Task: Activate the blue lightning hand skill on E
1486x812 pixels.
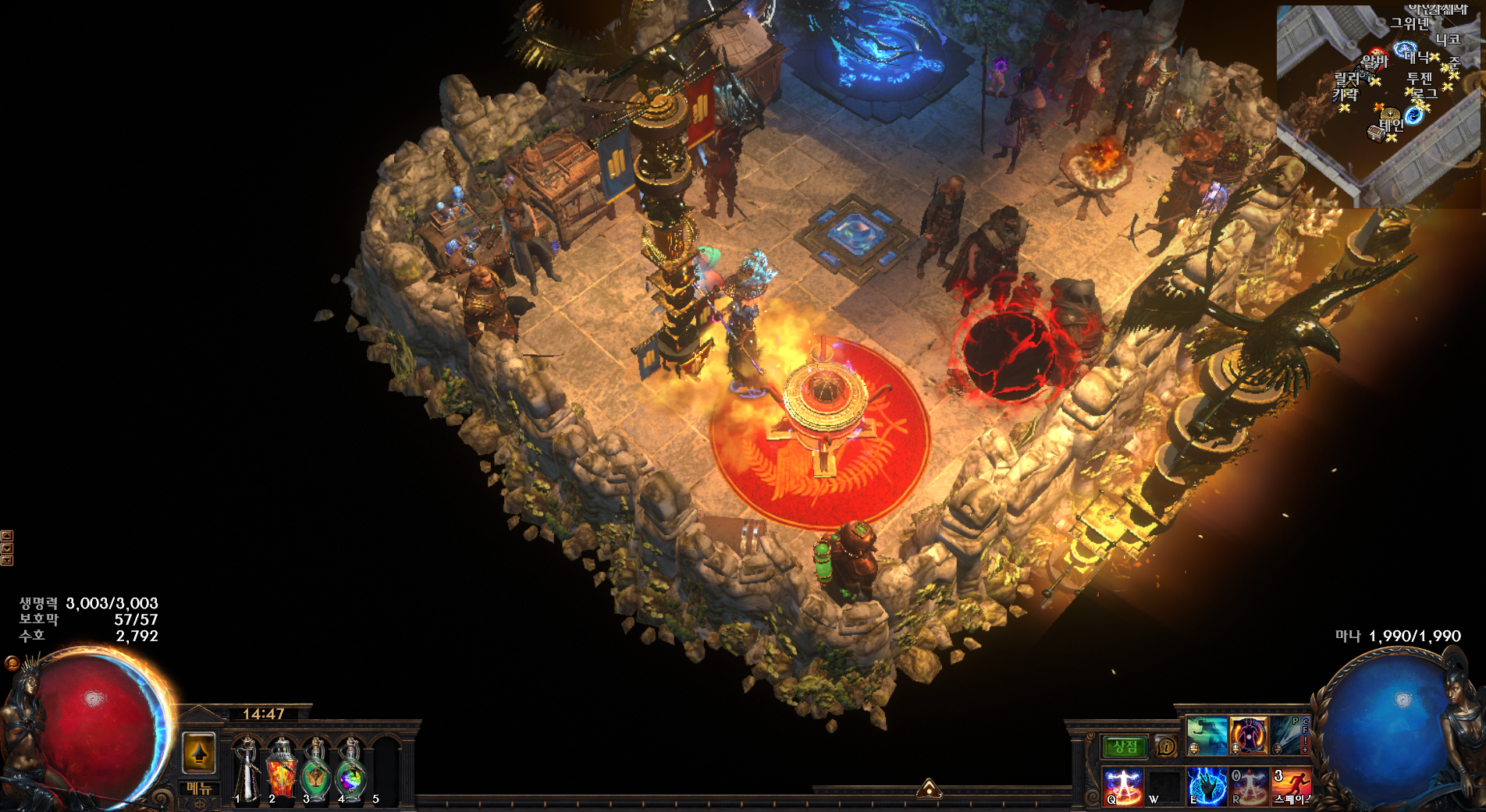Action: coord(1207,785)
